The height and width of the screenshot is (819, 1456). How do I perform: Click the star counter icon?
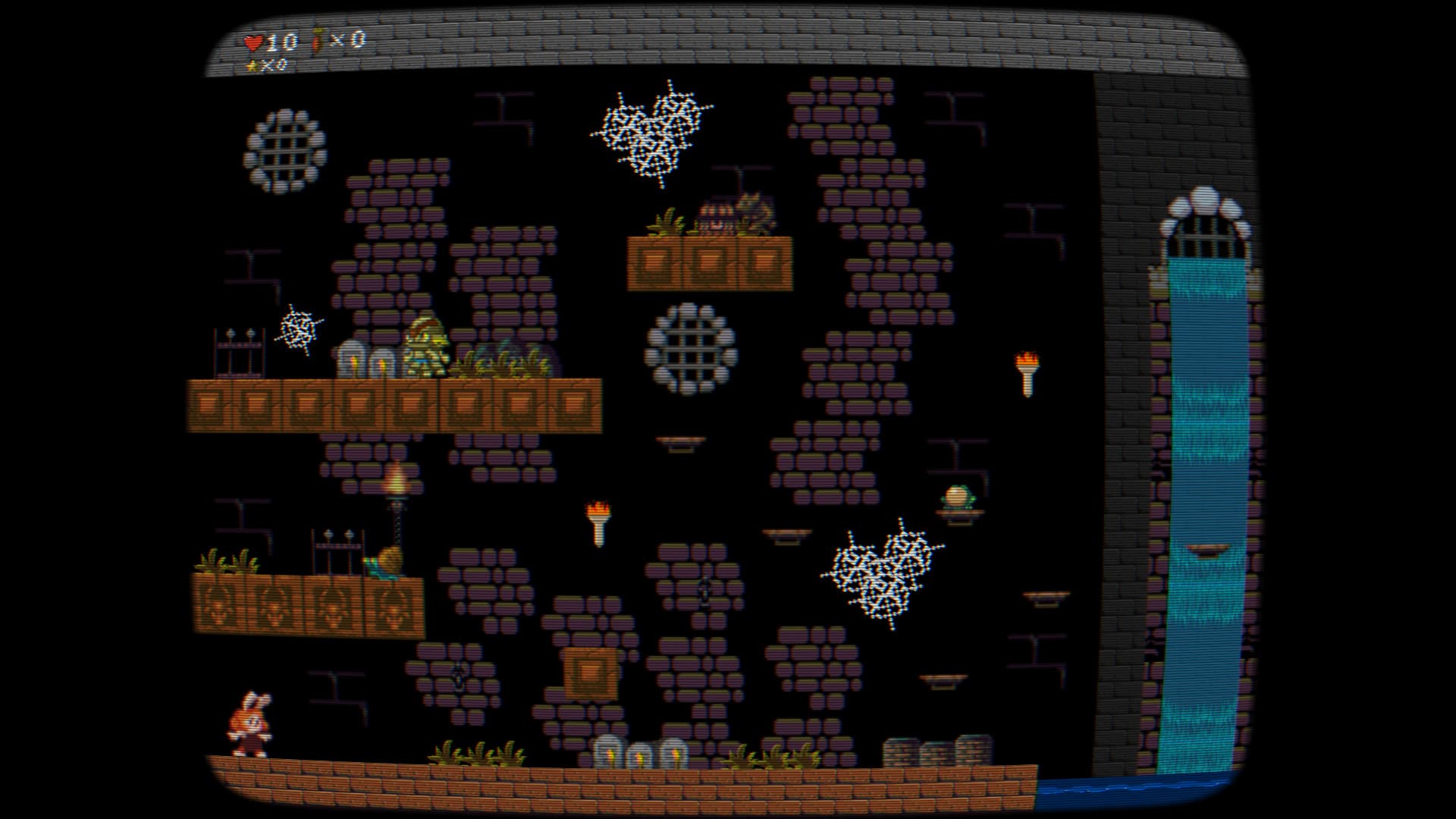[253, 67]
